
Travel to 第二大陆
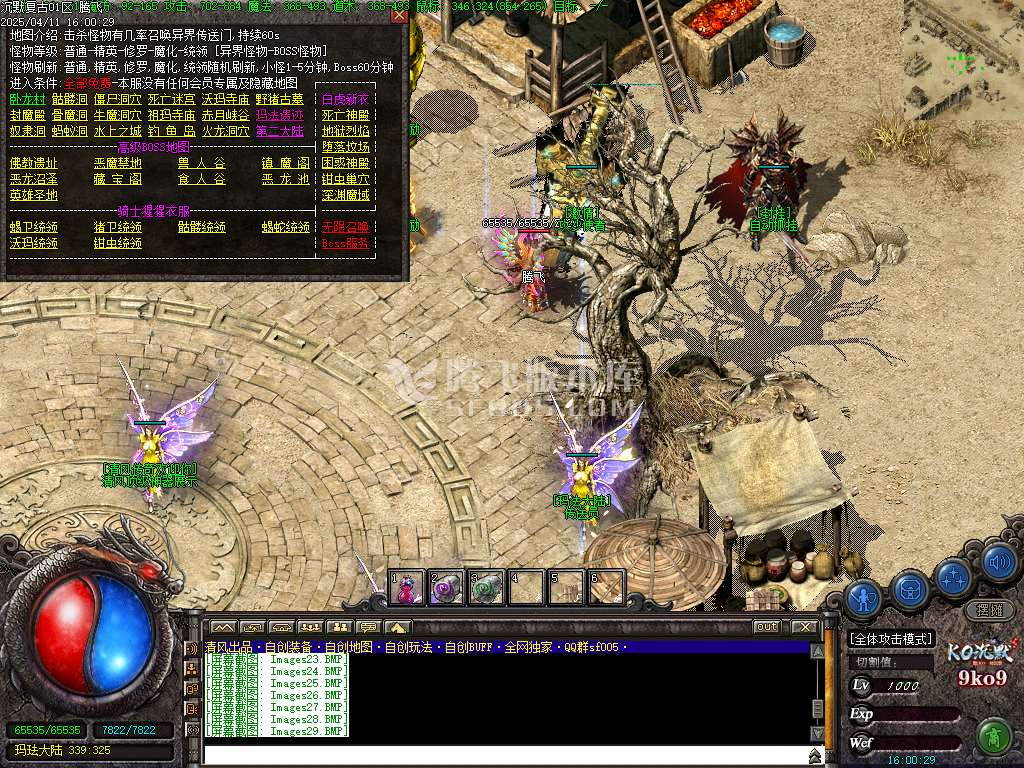pyautogui.click(x=279, y=131)
